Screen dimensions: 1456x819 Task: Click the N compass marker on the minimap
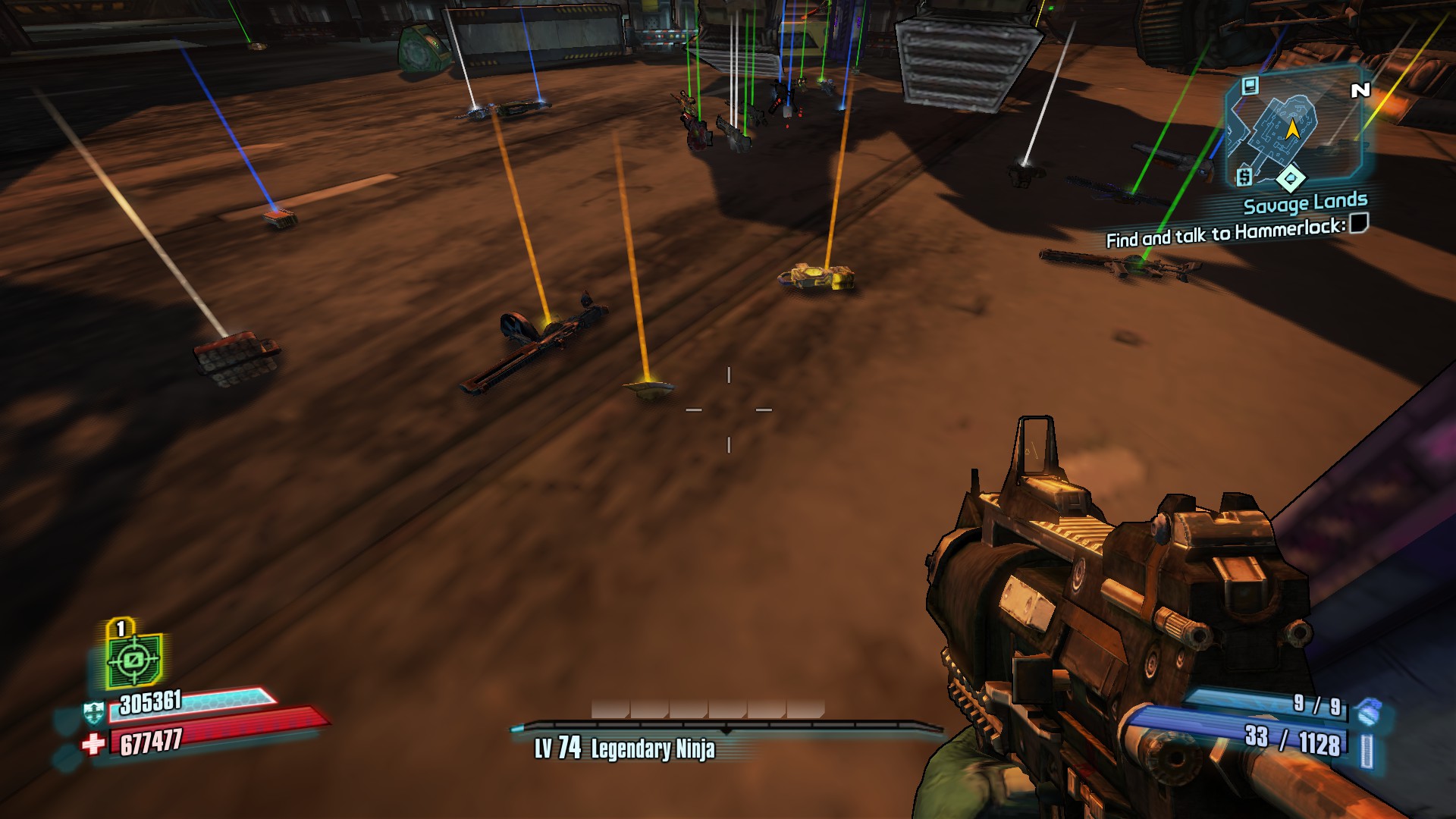(1360, 89)
